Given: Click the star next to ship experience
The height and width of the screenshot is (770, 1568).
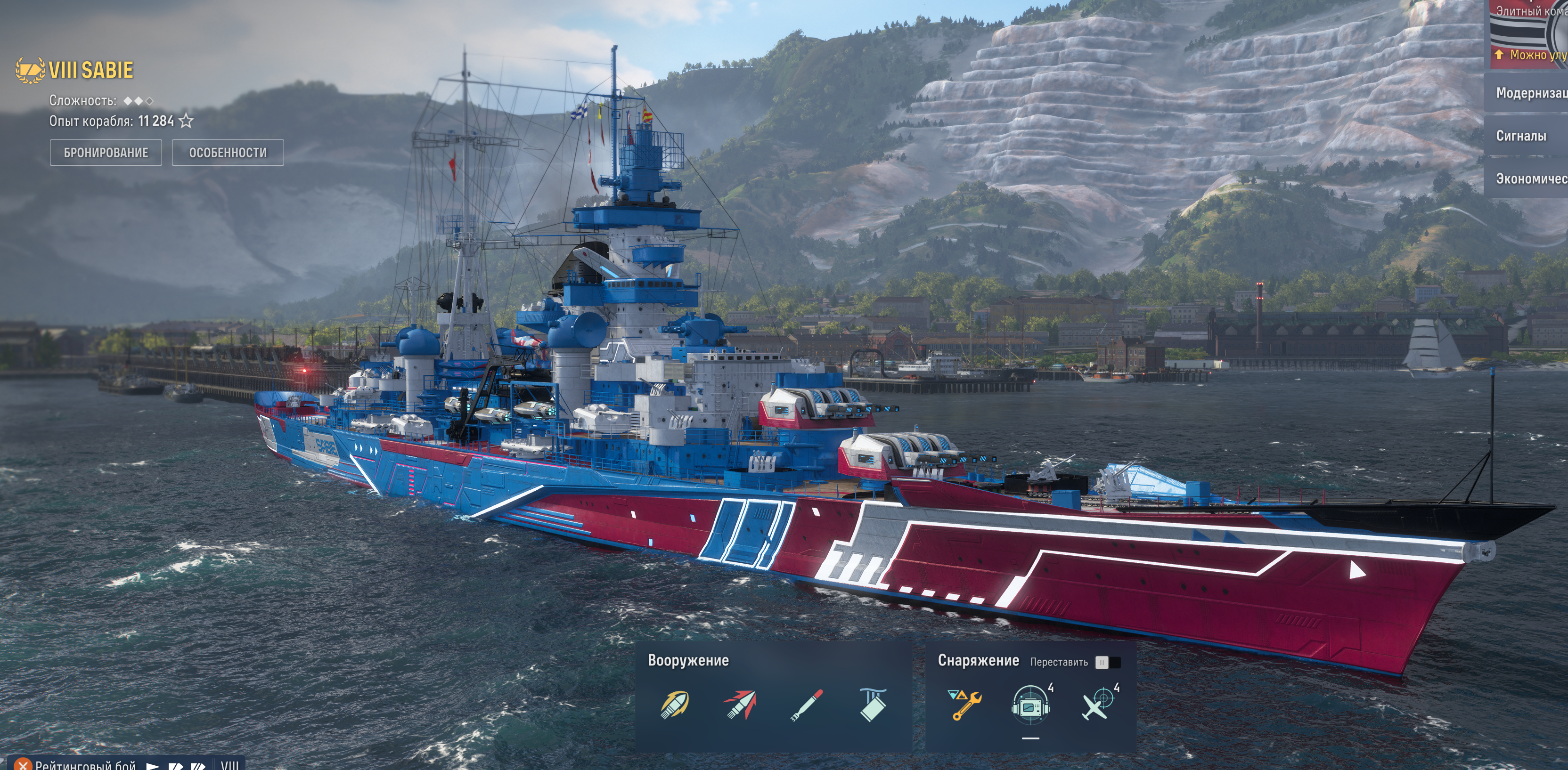Looking at the screenshot, I should tap(186, 121).
